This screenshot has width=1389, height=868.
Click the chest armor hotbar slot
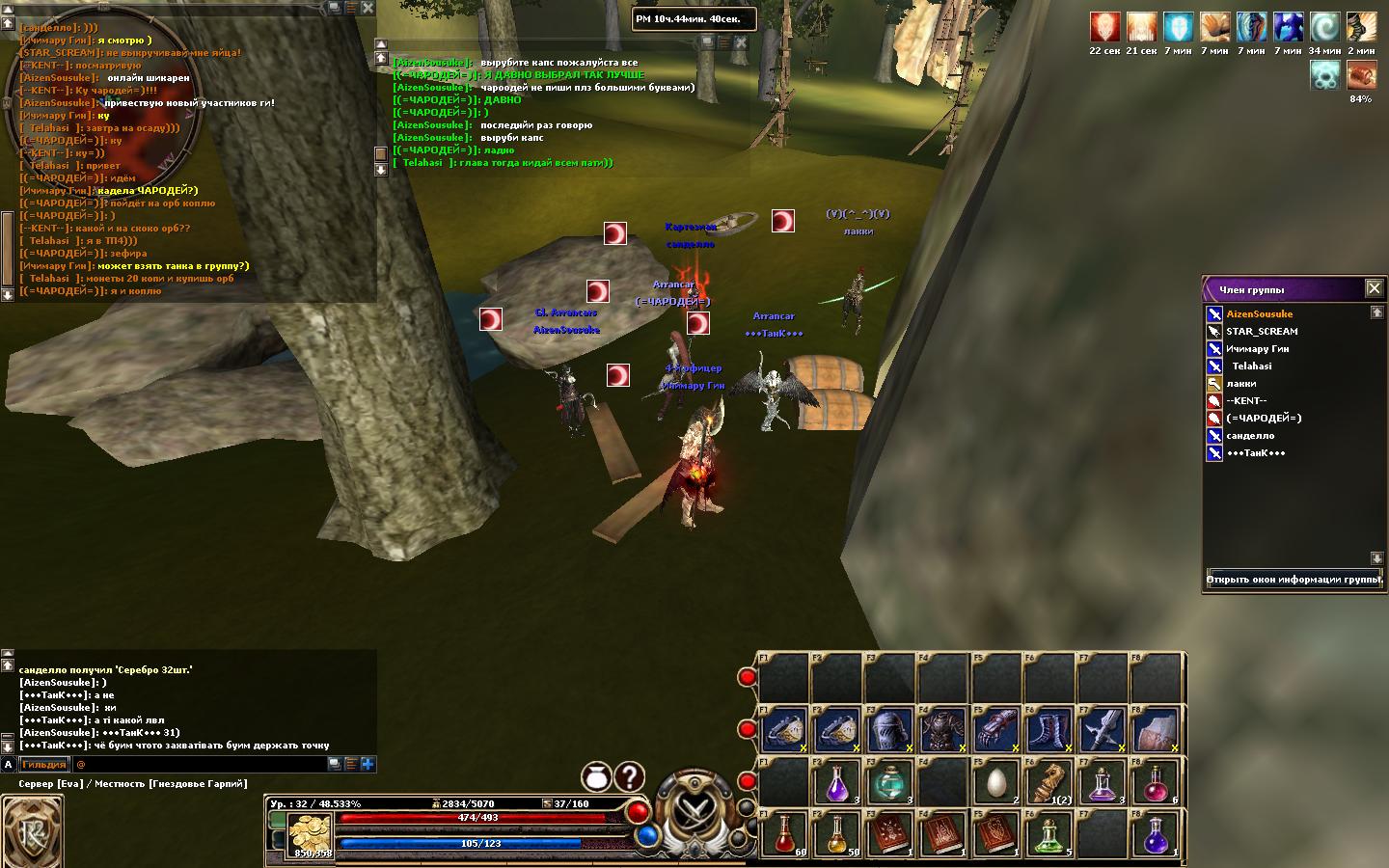(943, 731)
